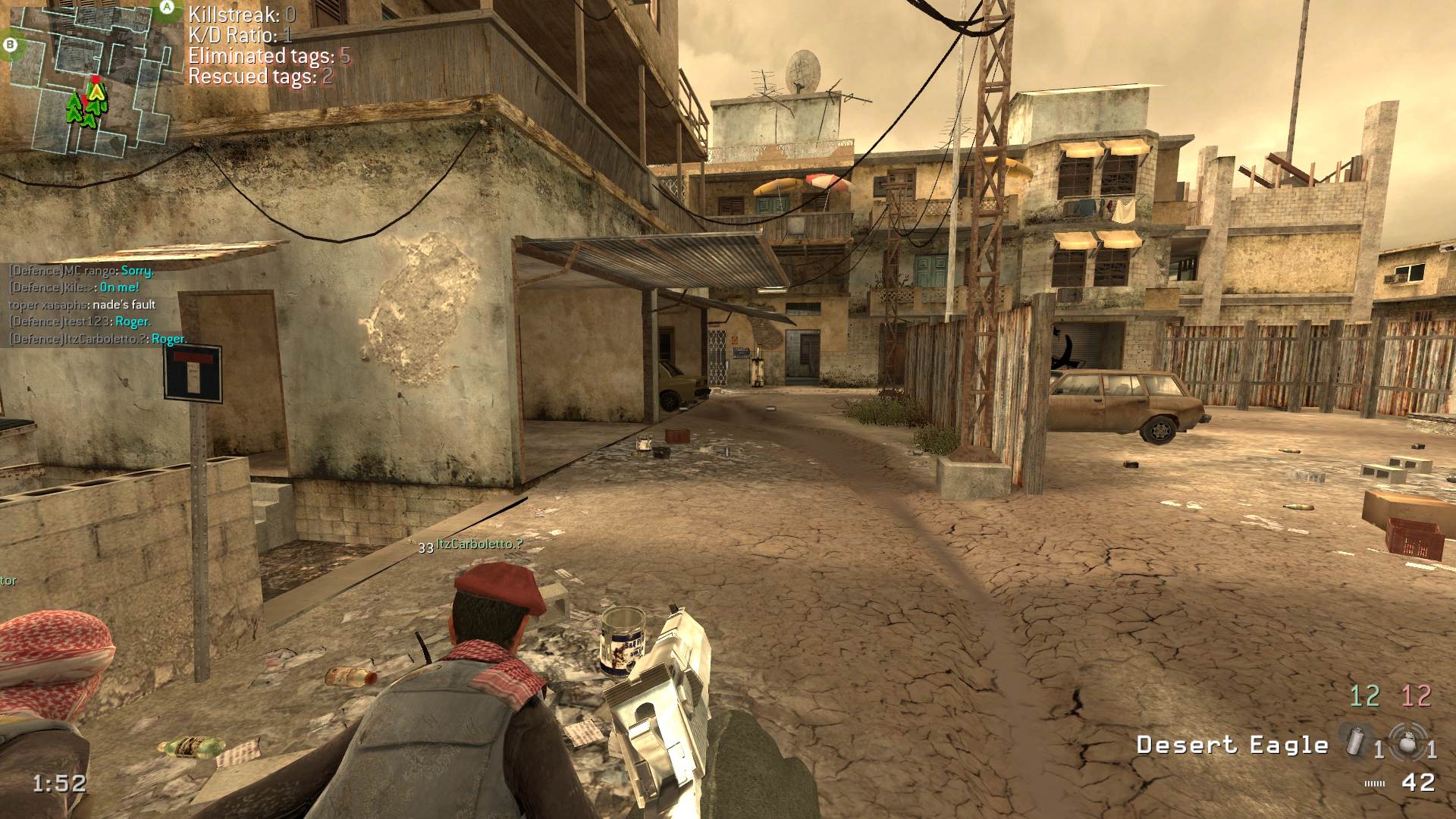This screenshot has width=1456, height=819.
Task: Click test123's "Roger." chat message
Action: (x=133, y=322)
